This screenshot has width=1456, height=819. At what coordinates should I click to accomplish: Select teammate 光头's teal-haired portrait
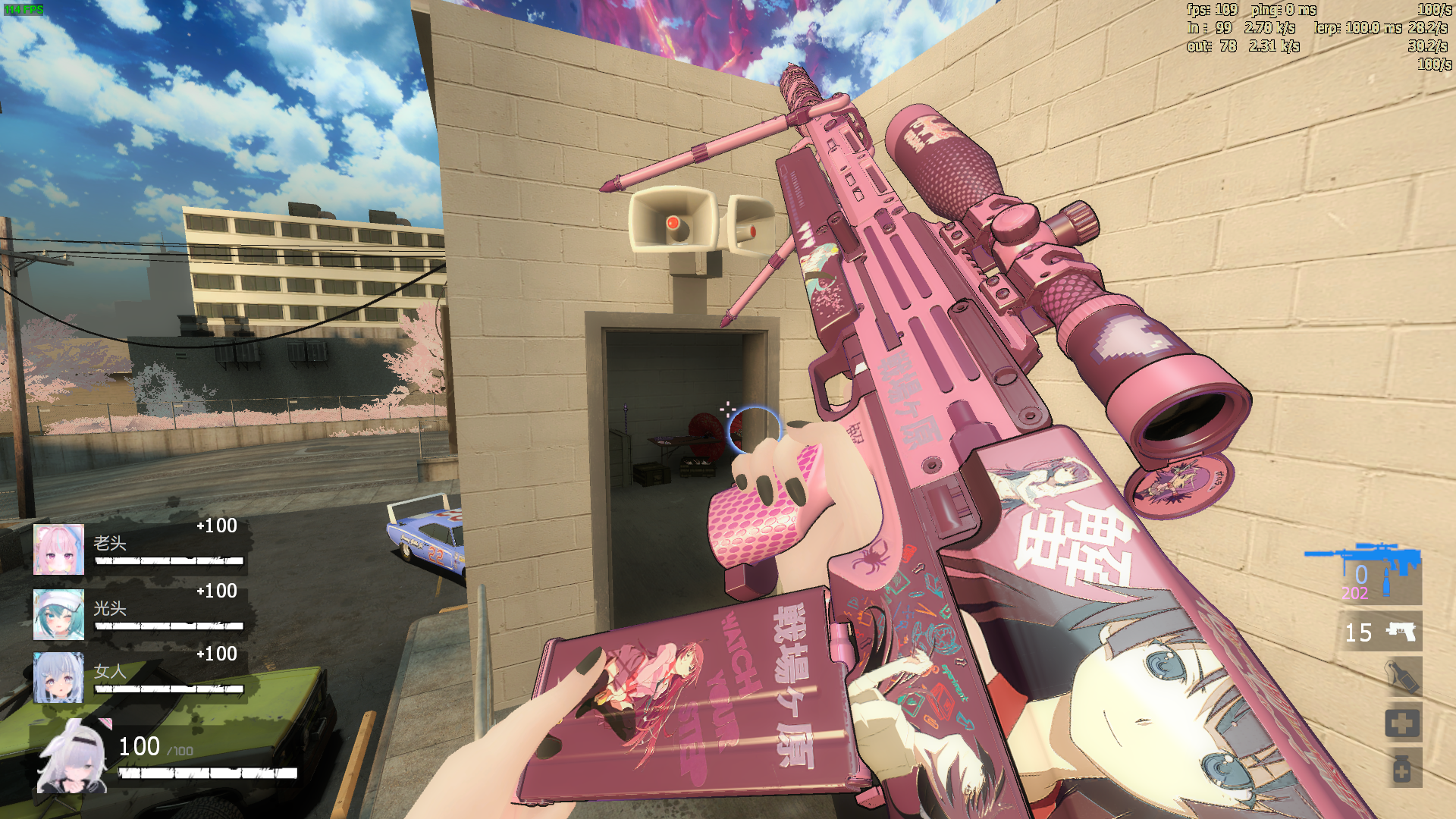pos(58,614)
